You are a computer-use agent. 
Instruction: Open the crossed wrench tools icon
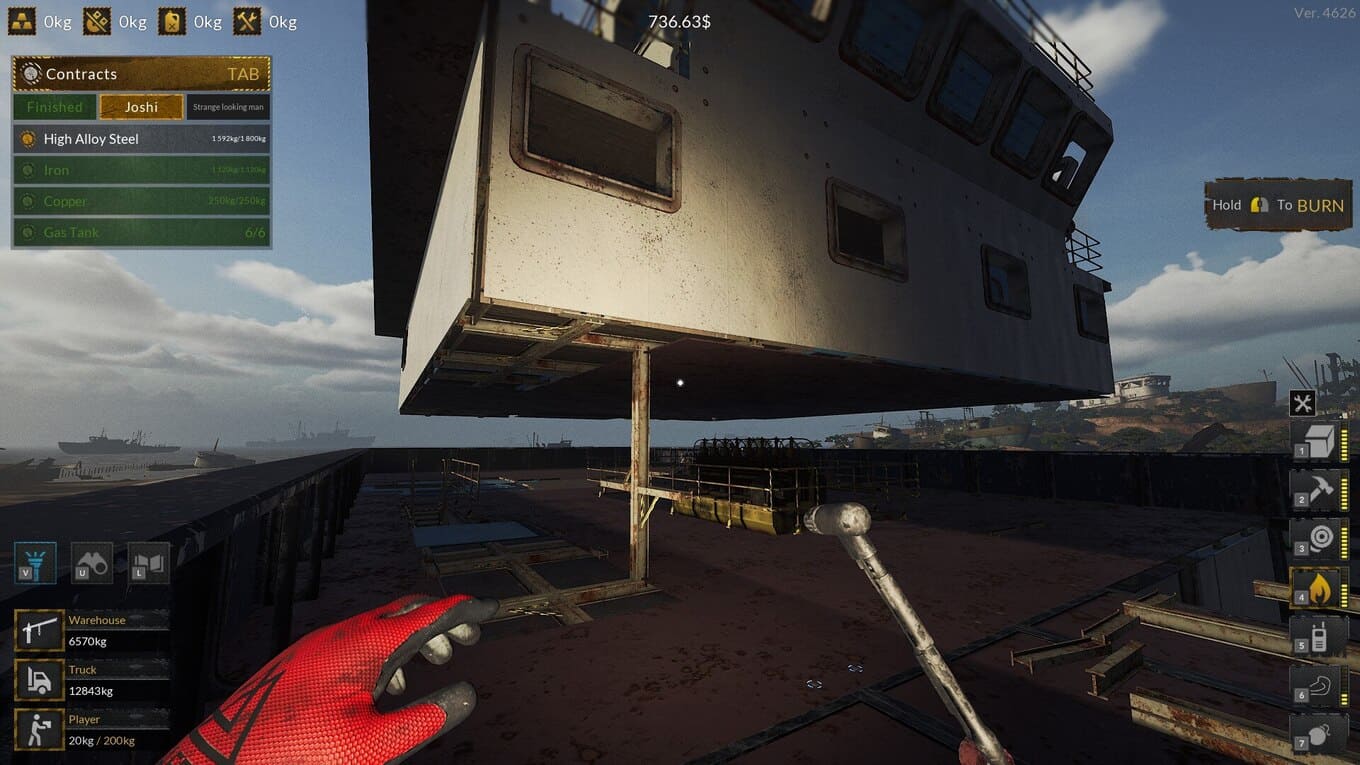[x=1302, y=403]
